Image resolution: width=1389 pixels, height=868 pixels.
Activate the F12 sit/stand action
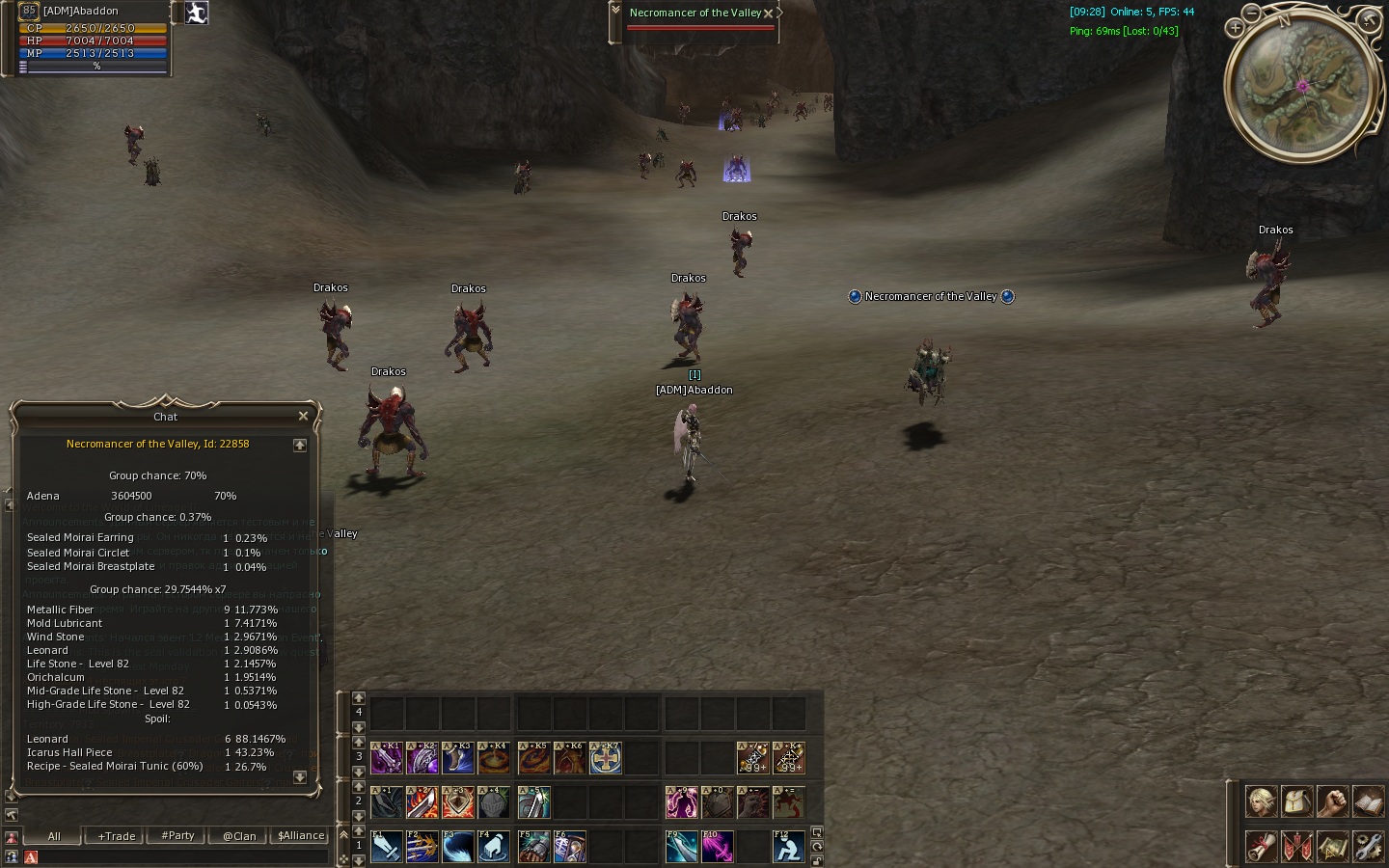point(788,847)
